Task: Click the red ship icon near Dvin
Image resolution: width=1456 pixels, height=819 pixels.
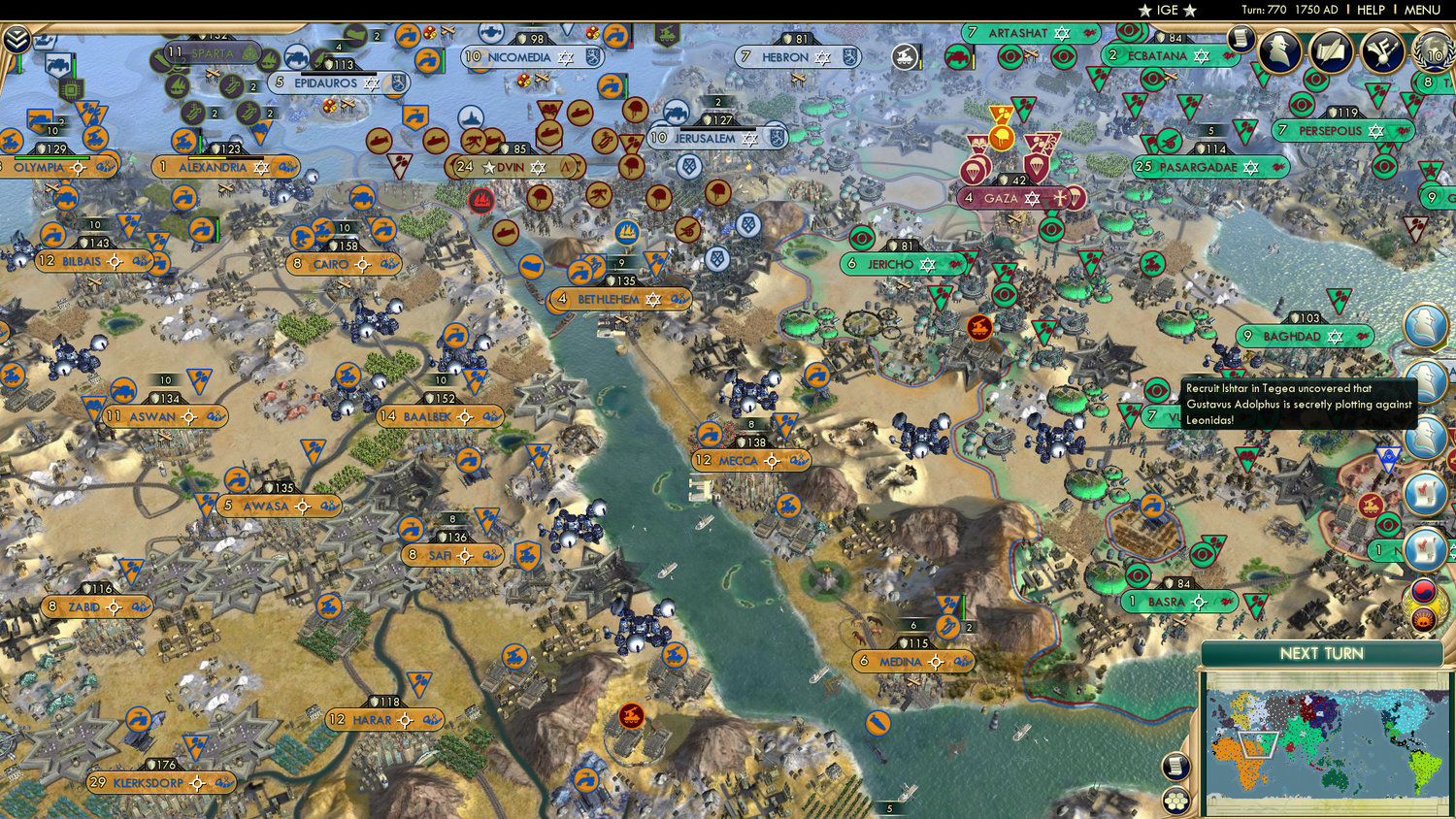Action: click(482, 202)
